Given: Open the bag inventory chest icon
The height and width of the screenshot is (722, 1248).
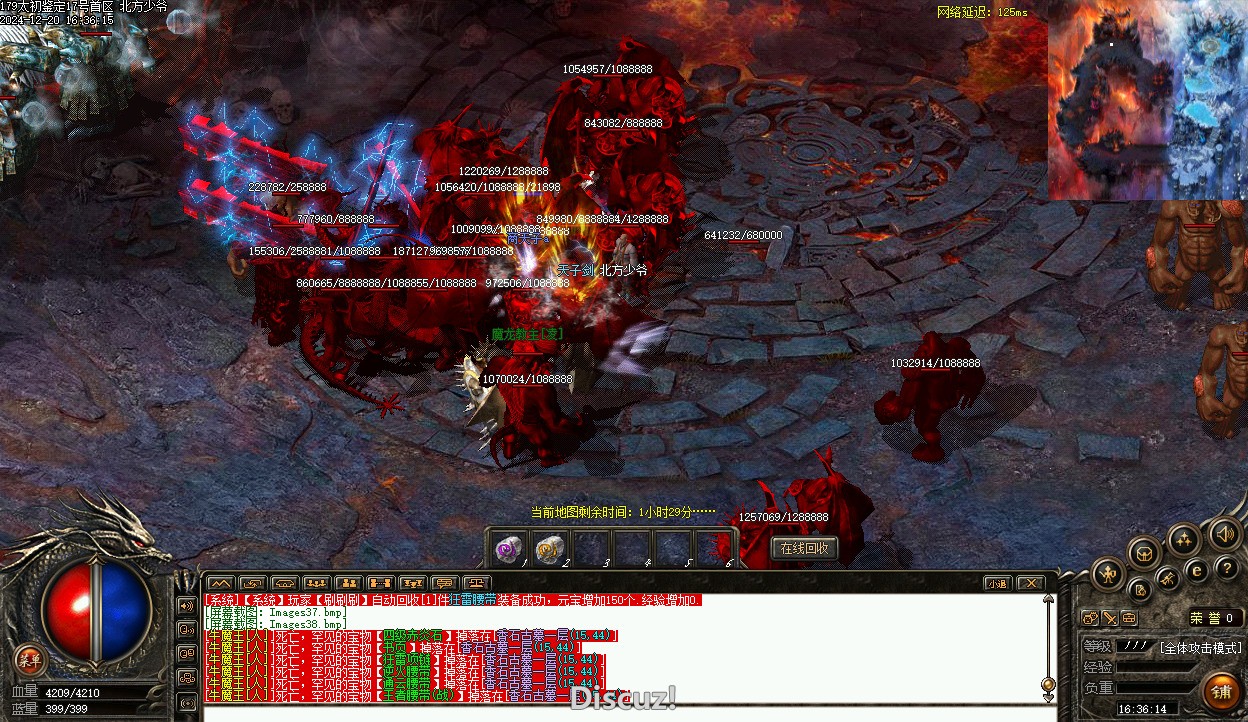Looking at the screenshot, I should pyautogui.click(x=1145, y=552).
